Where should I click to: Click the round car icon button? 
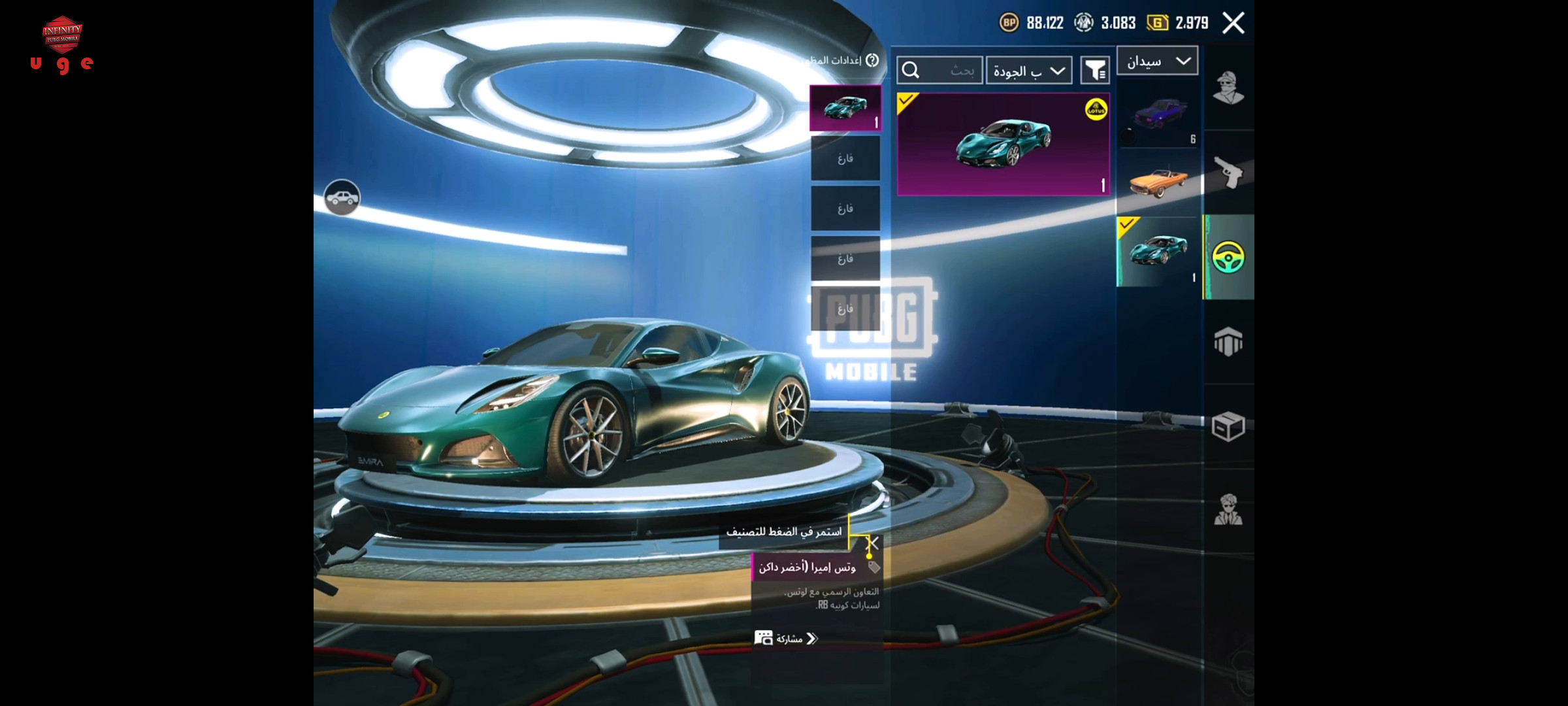(342, 197)
